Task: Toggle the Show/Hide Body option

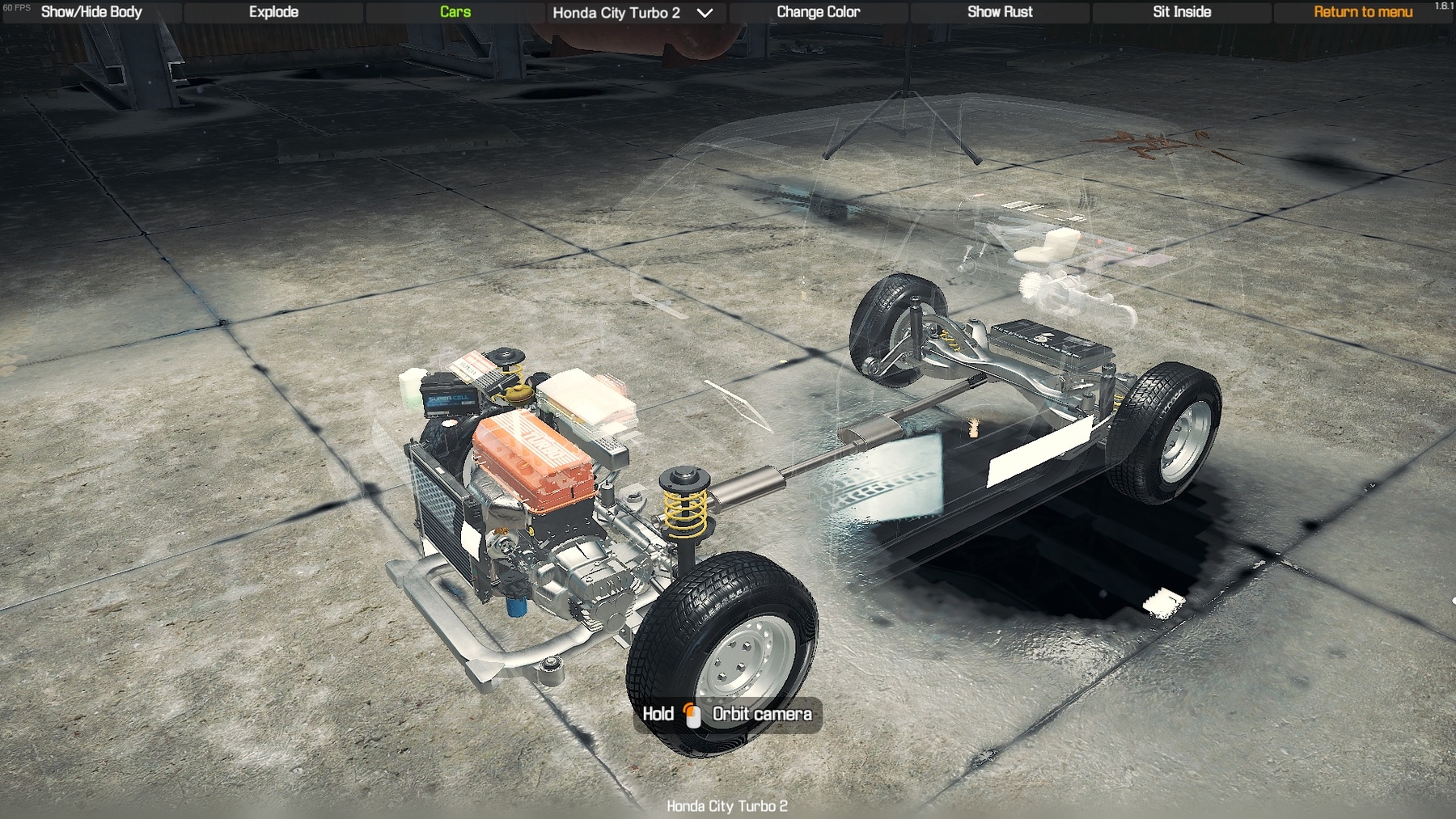Action: pyautogui.click(x=91, y=12)
